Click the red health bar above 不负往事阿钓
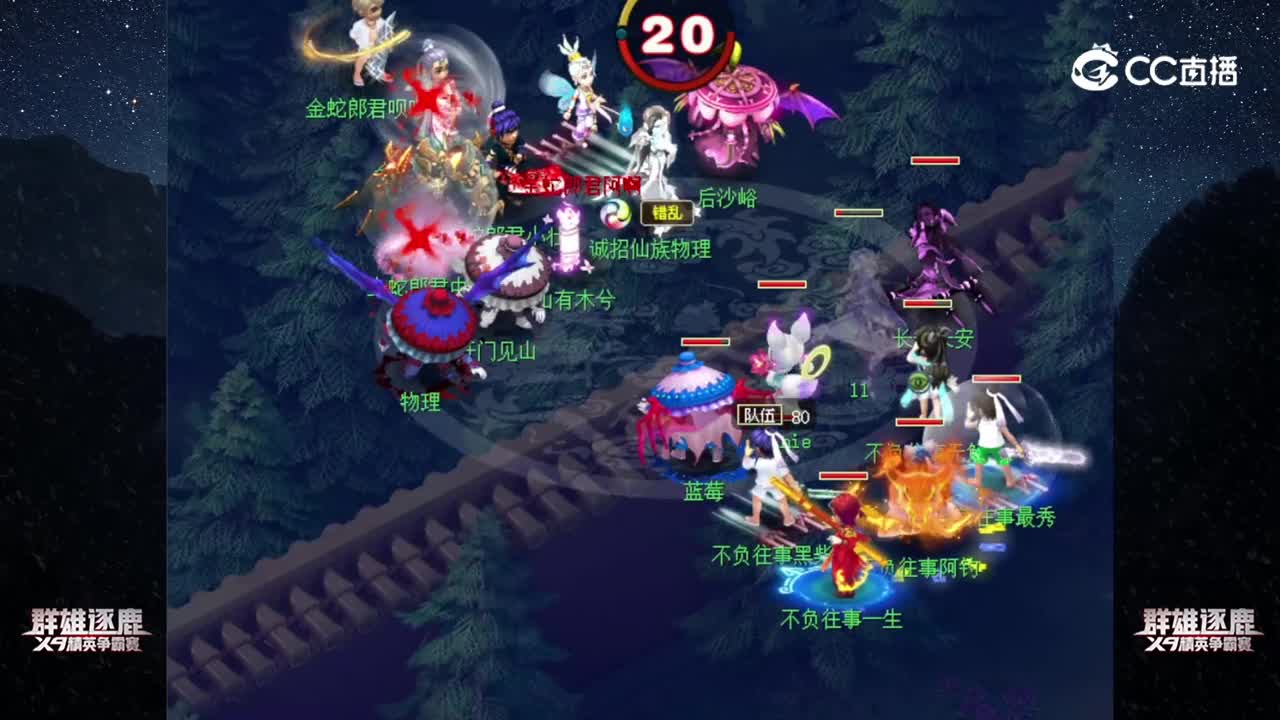 845,476
